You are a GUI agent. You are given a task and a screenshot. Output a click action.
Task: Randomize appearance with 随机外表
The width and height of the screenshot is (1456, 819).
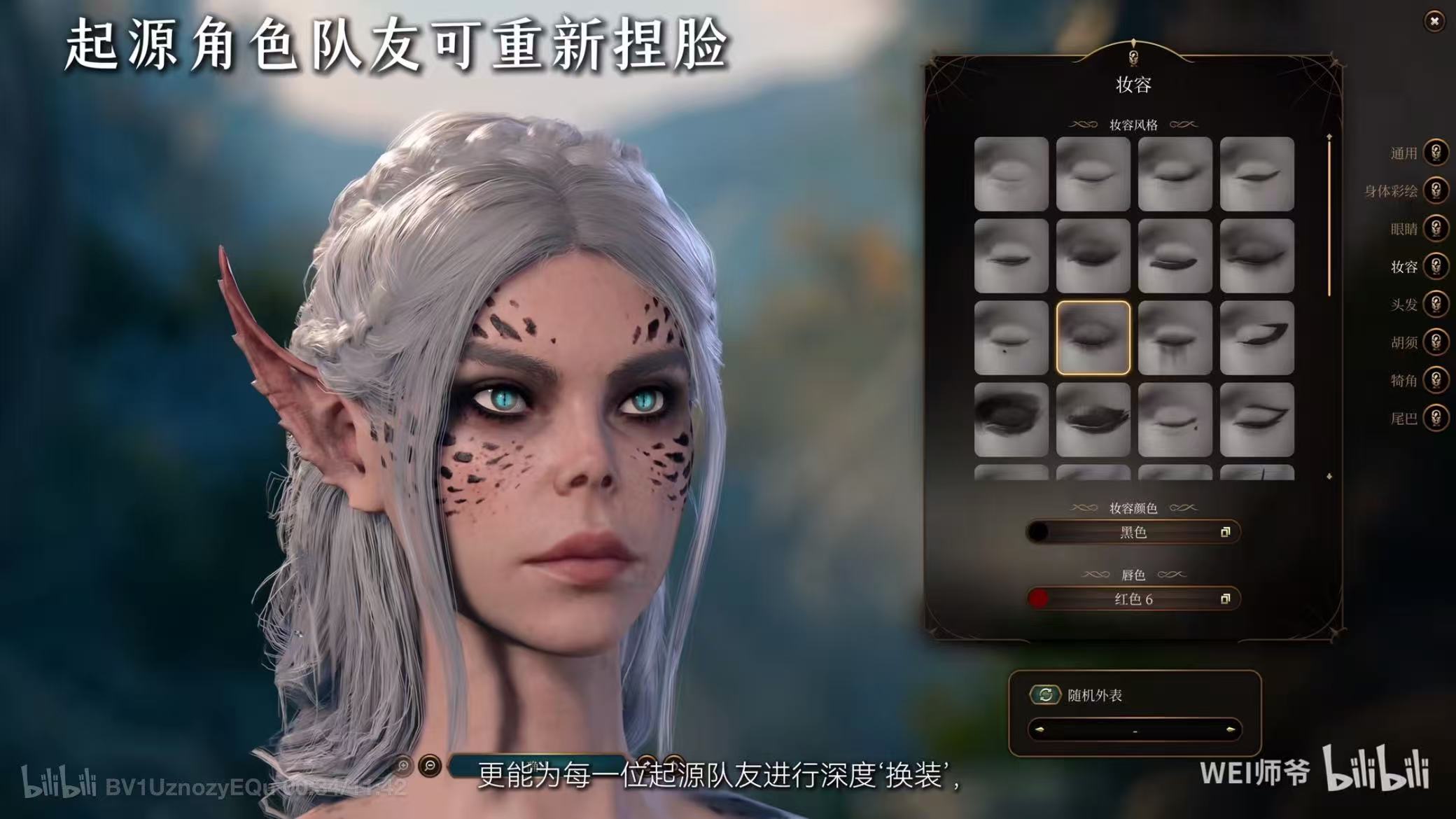[x=1045, y=695]
